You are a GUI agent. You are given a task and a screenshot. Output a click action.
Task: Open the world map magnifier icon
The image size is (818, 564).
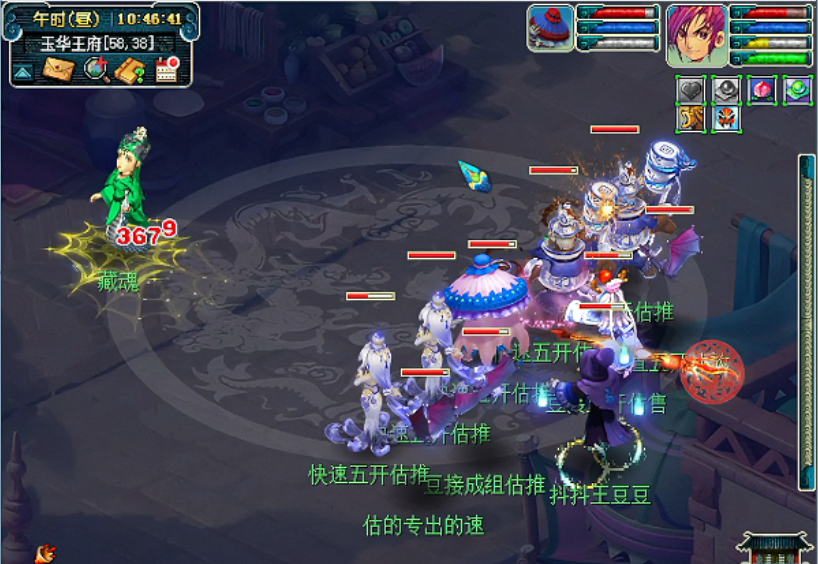[96, 69]
